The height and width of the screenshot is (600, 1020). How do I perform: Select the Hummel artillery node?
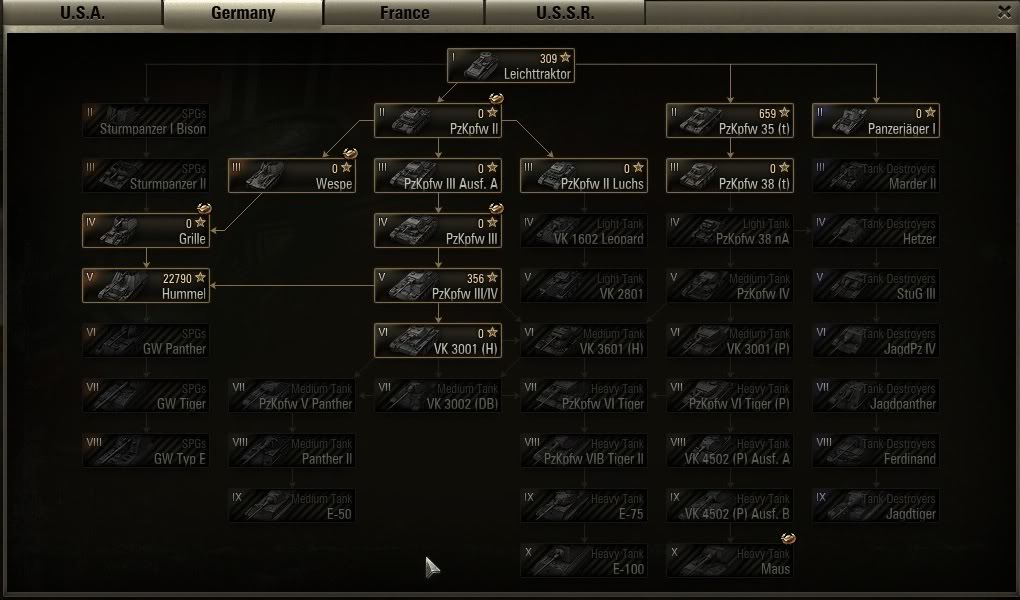click(145, 286)
